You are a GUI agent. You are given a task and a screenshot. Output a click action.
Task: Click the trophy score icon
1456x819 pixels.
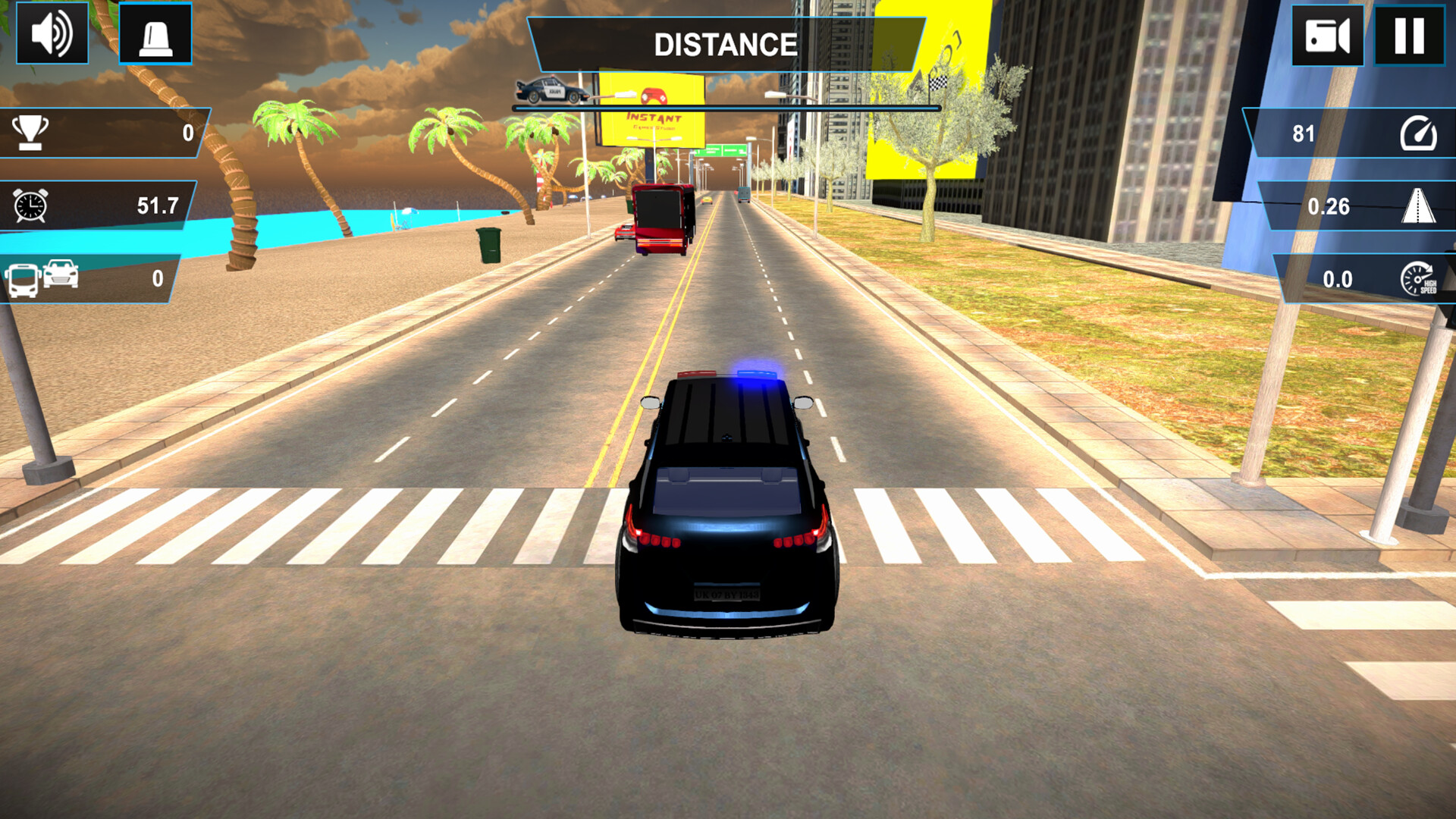click(30, 134)
